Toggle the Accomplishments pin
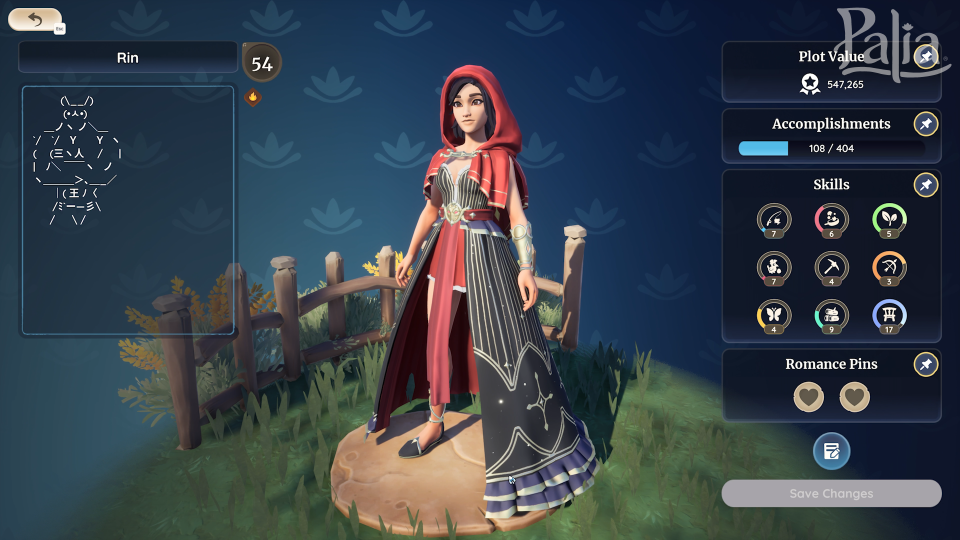The image size is (960, 540). [926, 124]
